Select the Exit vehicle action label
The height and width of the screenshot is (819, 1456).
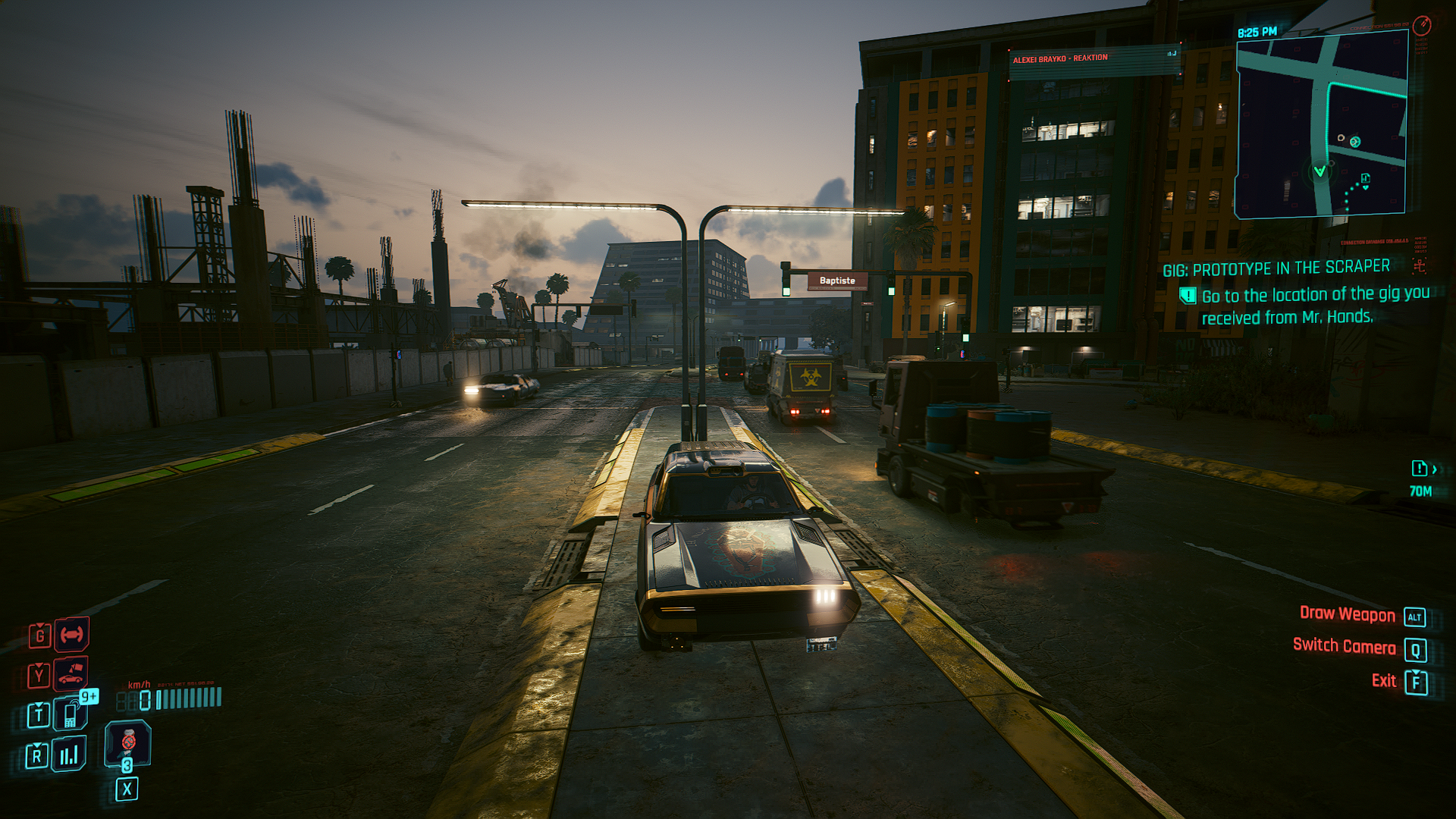[x=1383, y=681]
